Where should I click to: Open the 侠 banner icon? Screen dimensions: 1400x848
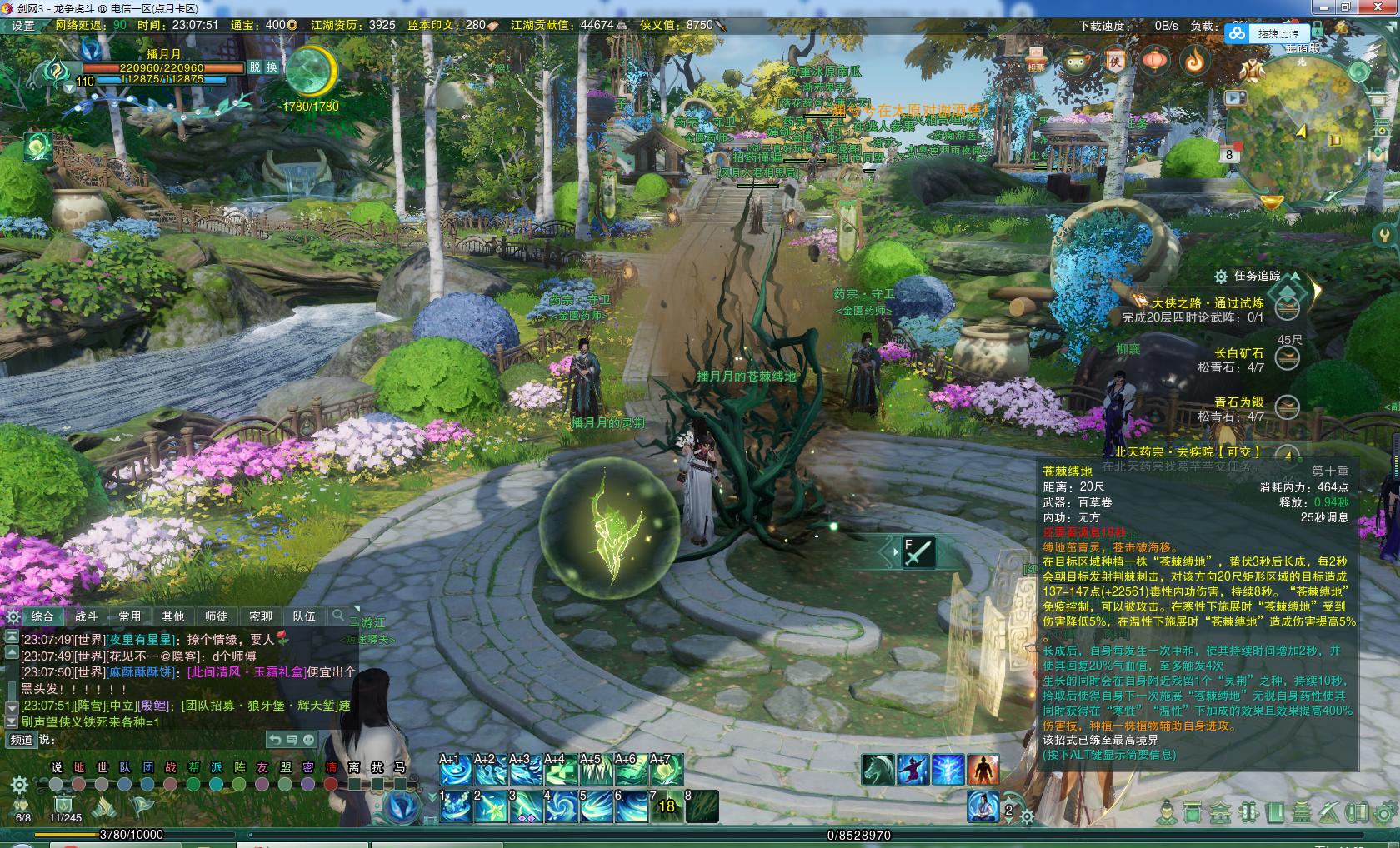[1115, 60]
